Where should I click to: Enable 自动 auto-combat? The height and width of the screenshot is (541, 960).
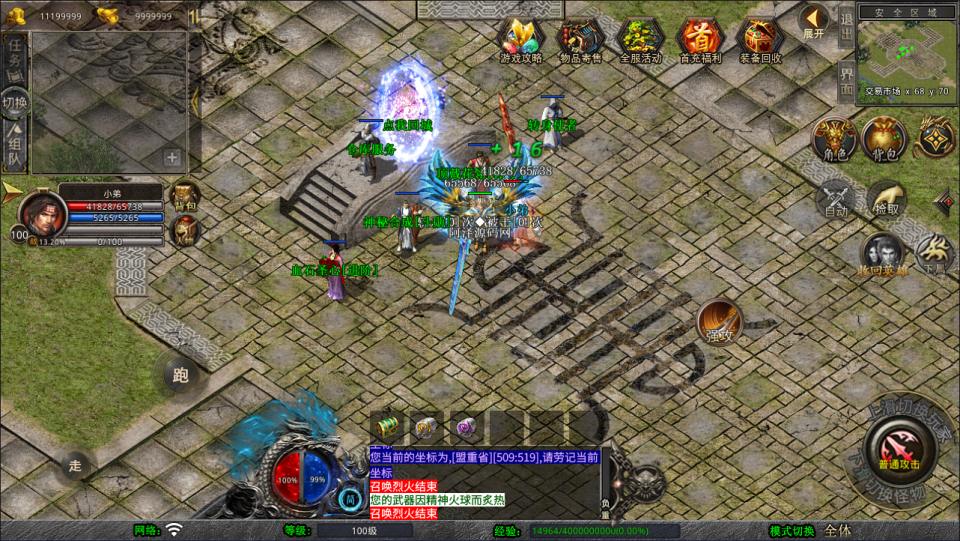click(x=836, y=198)
